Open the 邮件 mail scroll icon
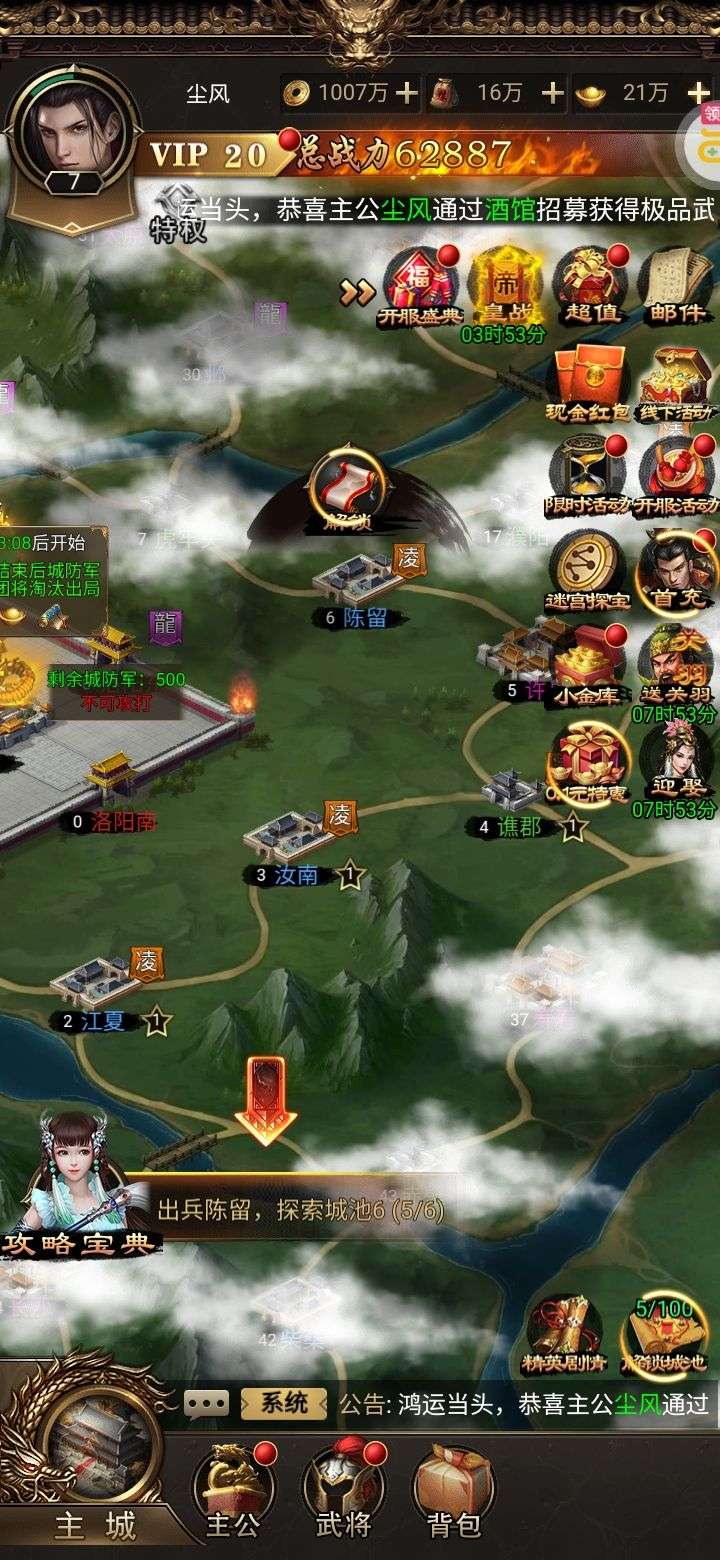The height and width of the screenshot is (1560, 720). 675,283
